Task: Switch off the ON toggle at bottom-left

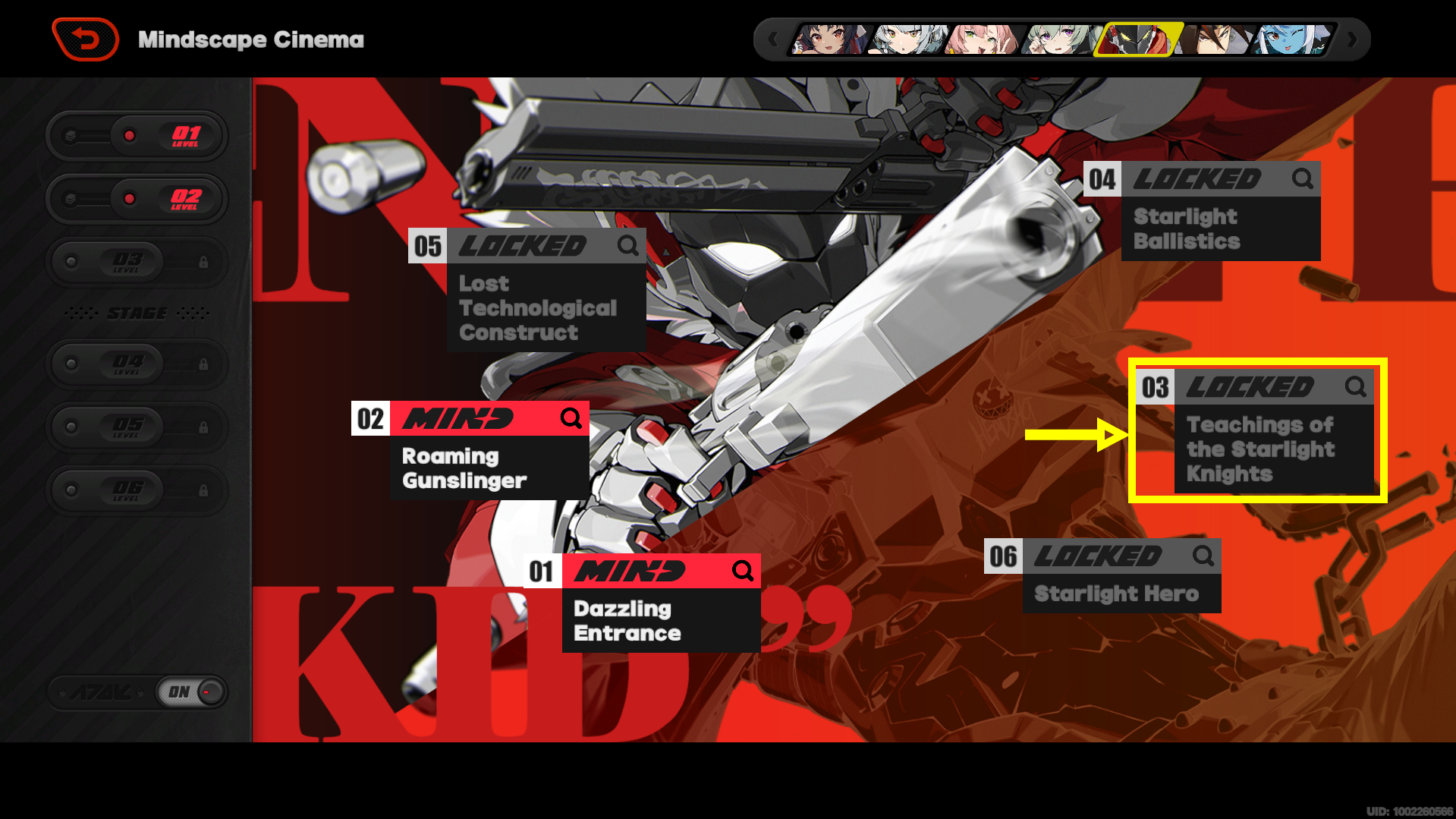Action: click(191, 692)
